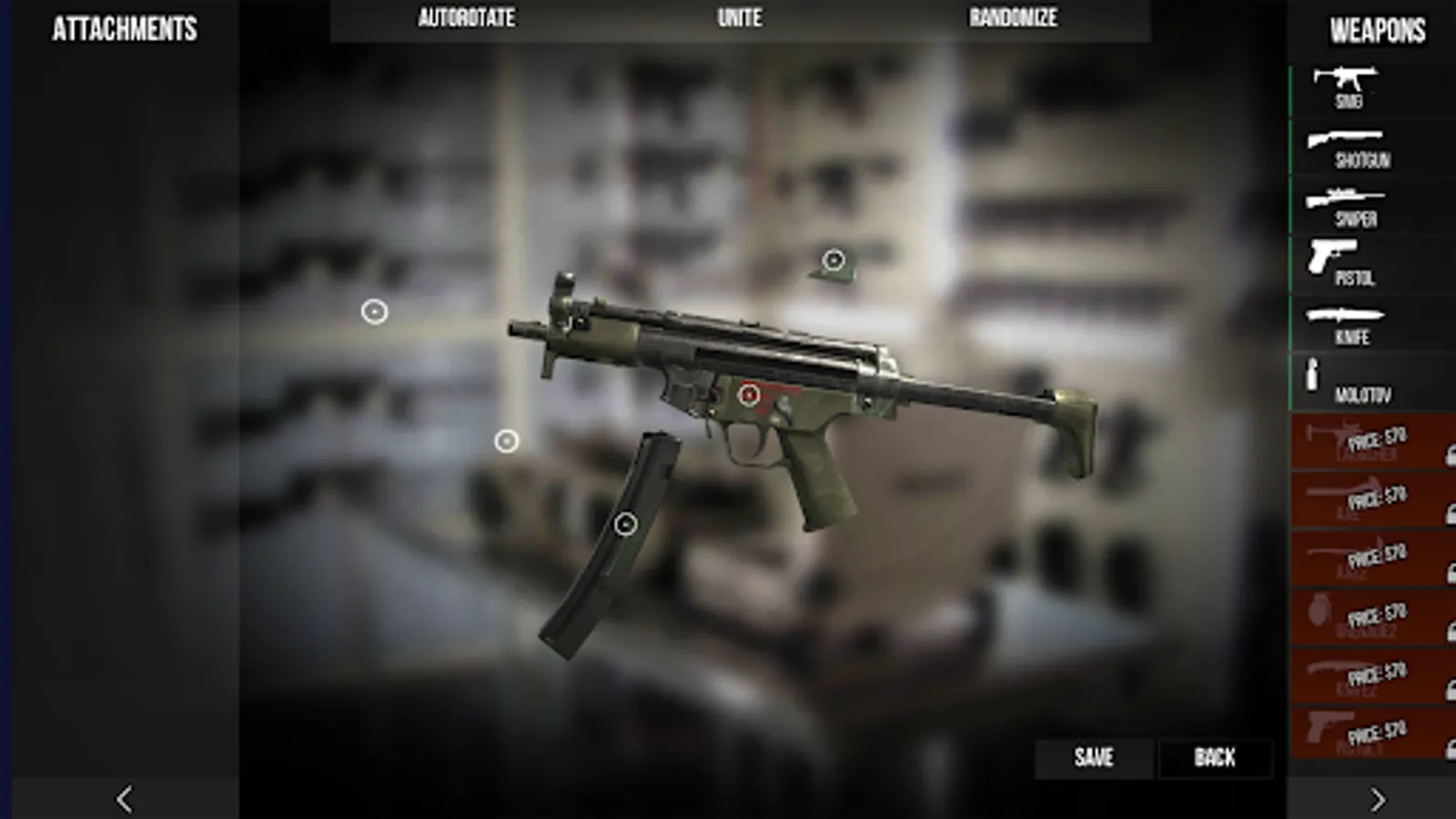
Task: Toggle AUTOROTATE mode
Action: click(466, 17)
